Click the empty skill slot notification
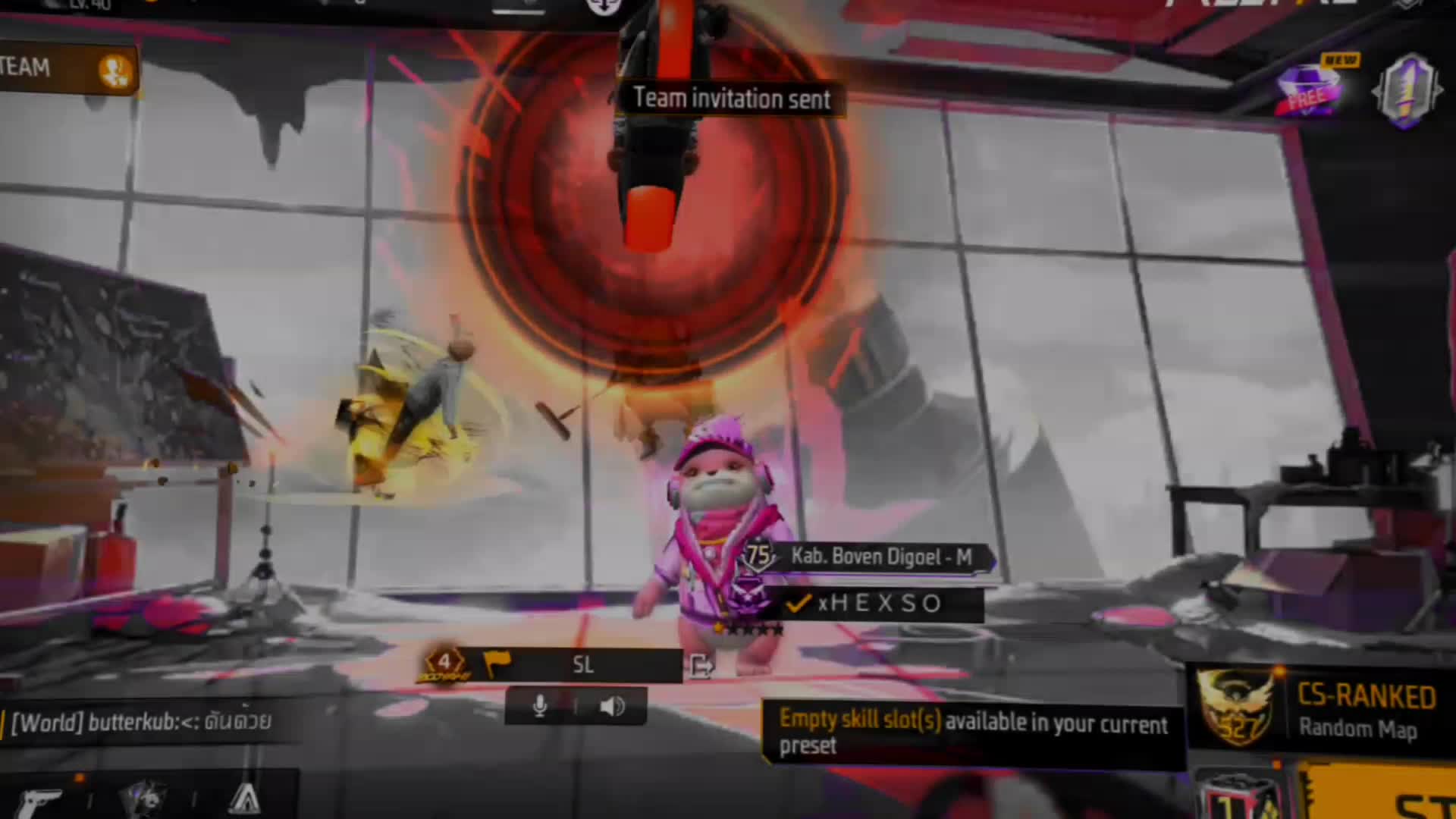 (x=972, y=733)
